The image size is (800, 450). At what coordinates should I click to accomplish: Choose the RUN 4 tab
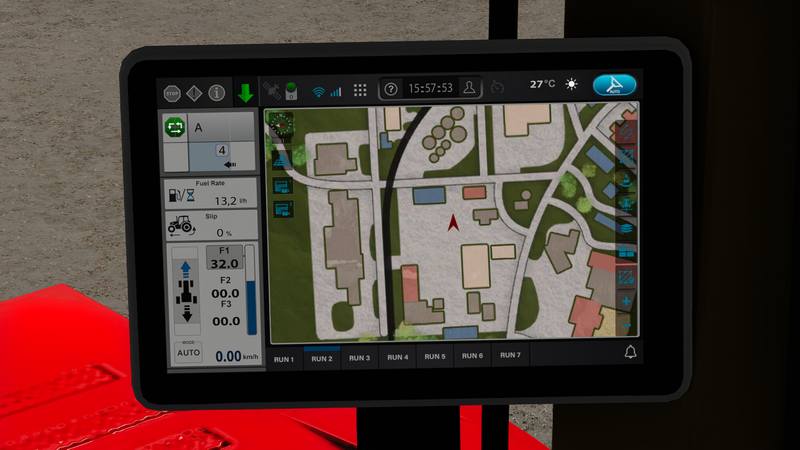398,357
